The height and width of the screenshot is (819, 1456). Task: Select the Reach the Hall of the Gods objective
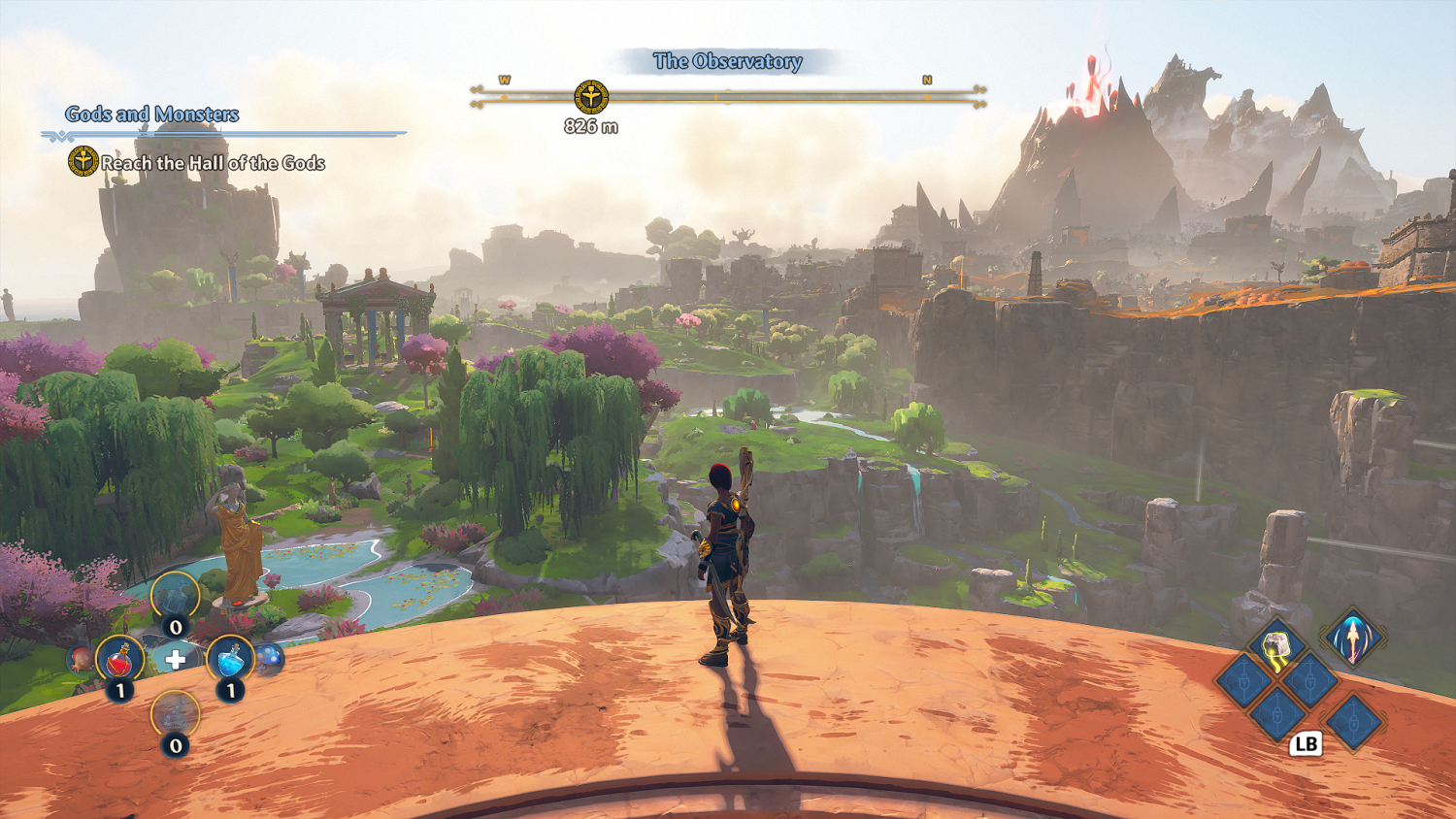(x=212, y=163)
